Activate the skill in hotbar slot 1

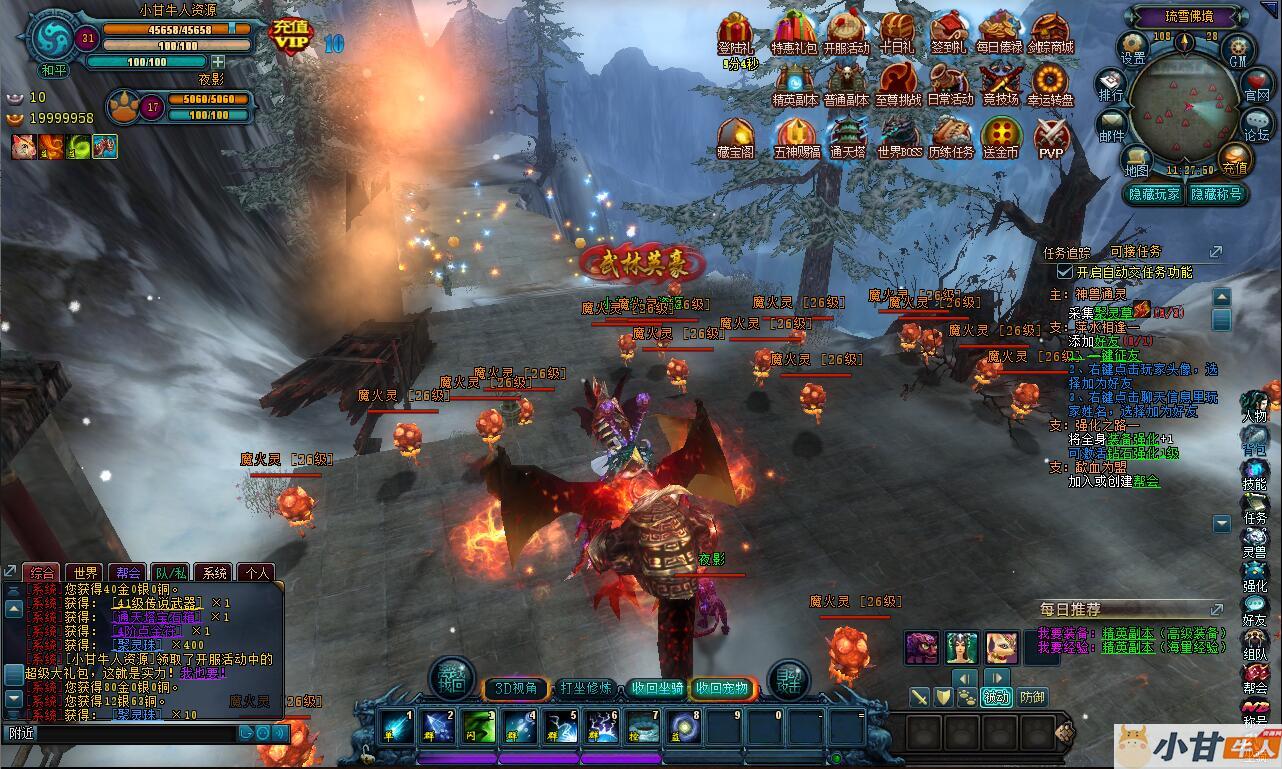tap(396, 727)
